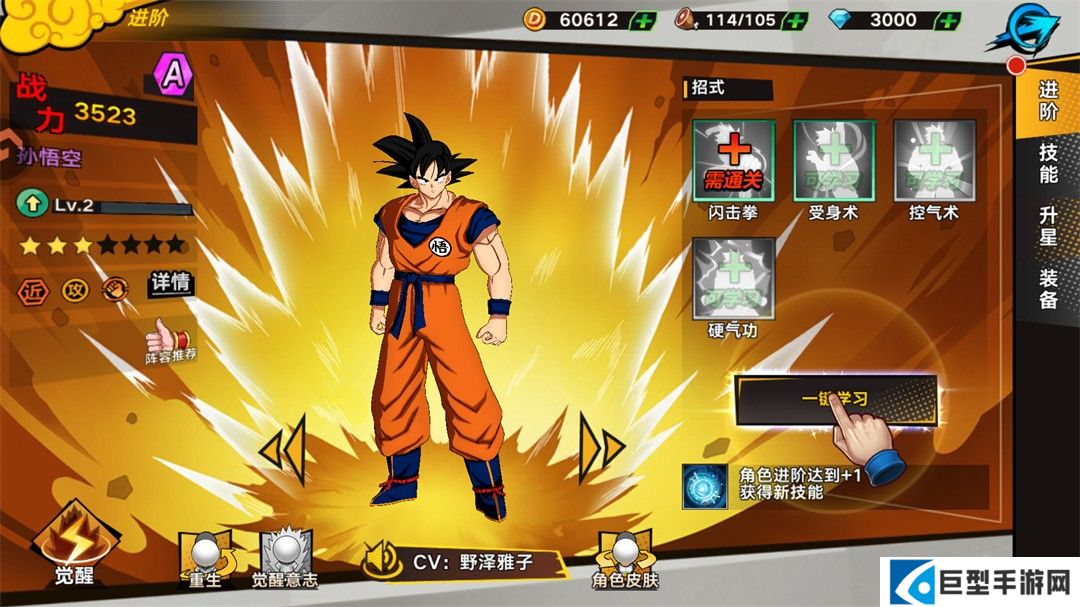The height and width of the screenshot is (607, 1080).
Task: Select the 硬气功 skill slot
Action: pyautogui.click(x=733, y=278)
